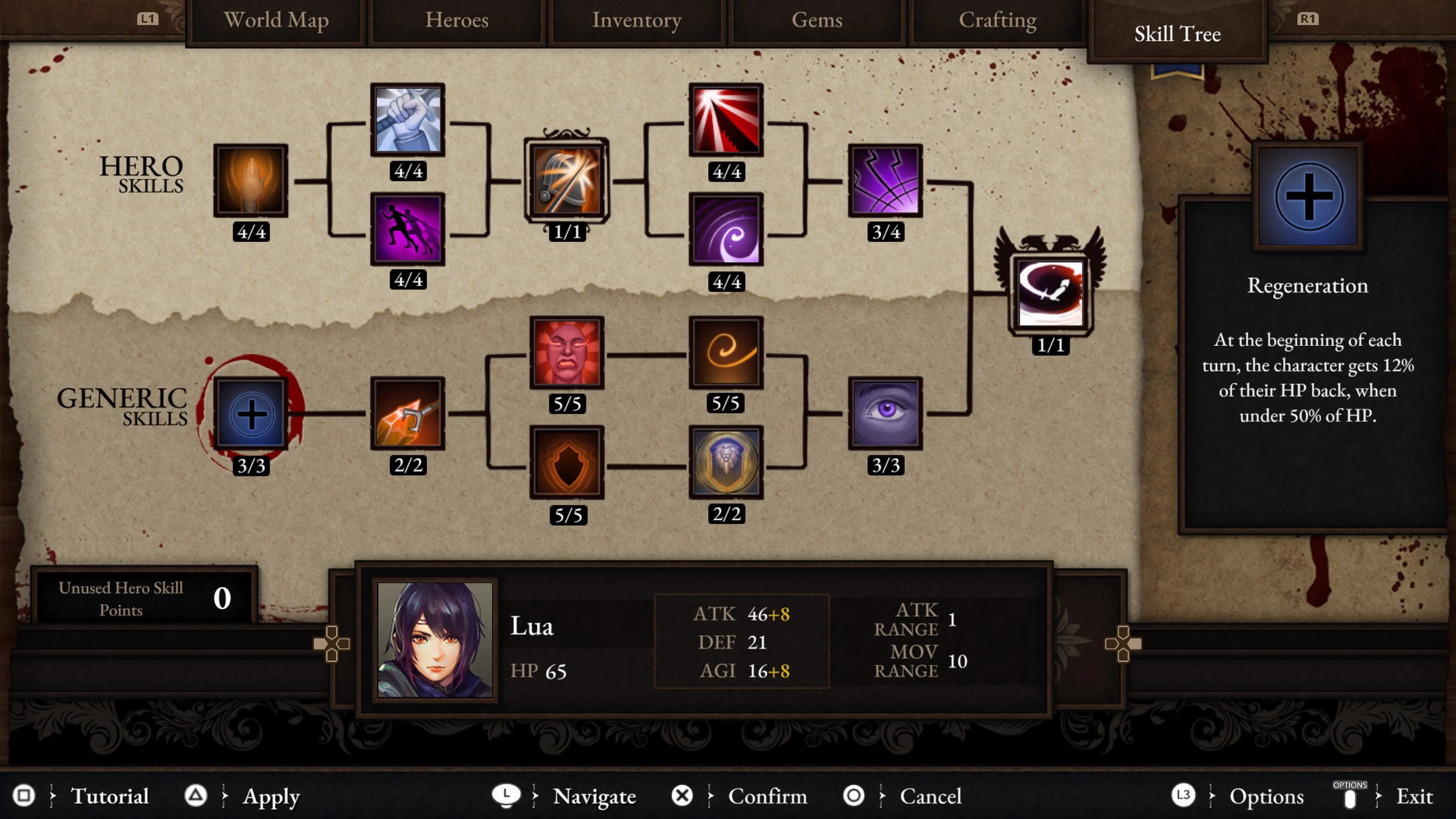1456x819 pixels.
Task: Open the Tutorial
Action: tap(111, 796)
